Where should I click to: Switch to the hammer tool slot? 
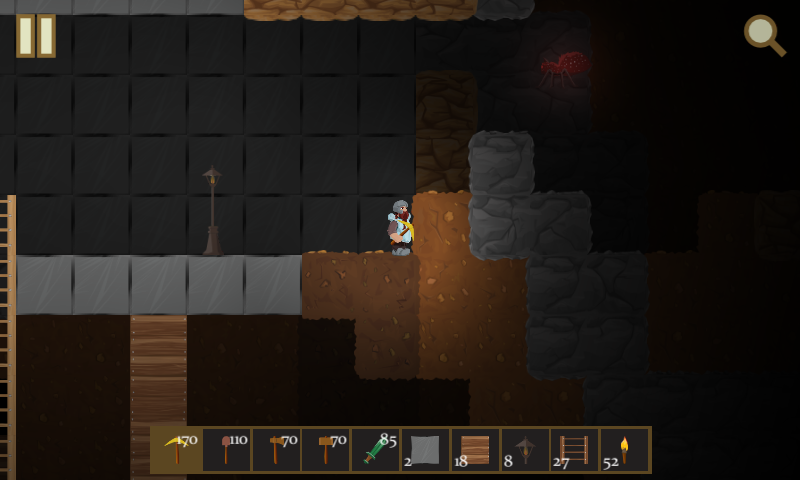pyautogui.click(x=326, y=450)
